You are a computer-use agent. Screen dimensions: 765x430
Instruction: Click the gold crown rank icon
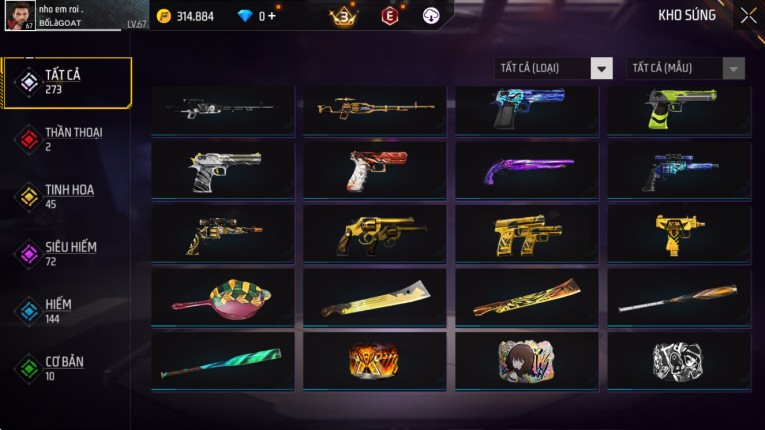pyautogui.click(x=343, y=16)
